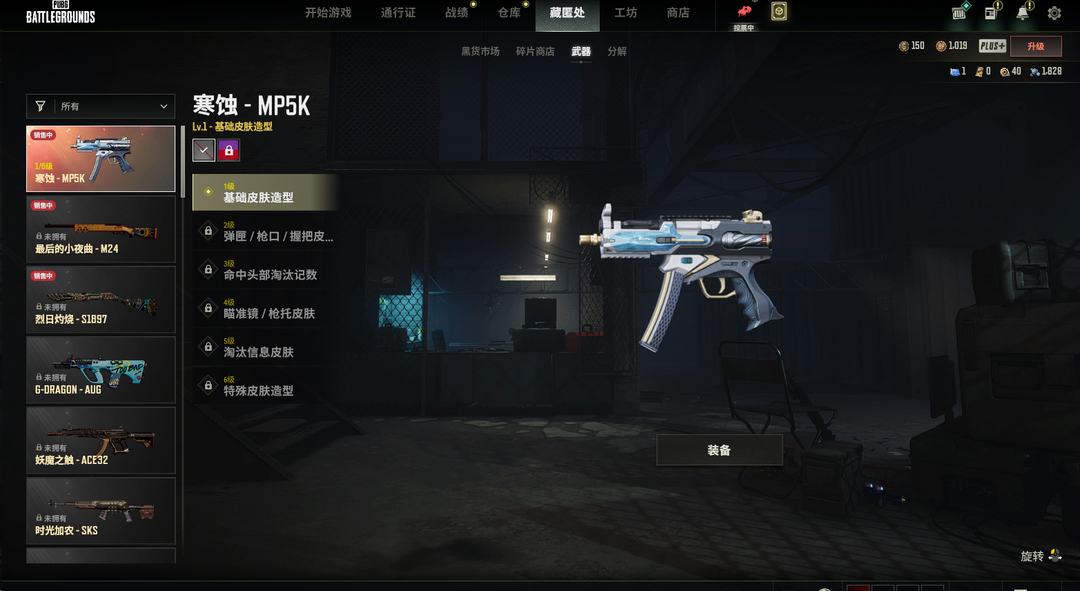Select the G-DRAGON - AUG skin
Image resolution: width=1080 pixels, height=591 pixels.
(x=100, y=369)
